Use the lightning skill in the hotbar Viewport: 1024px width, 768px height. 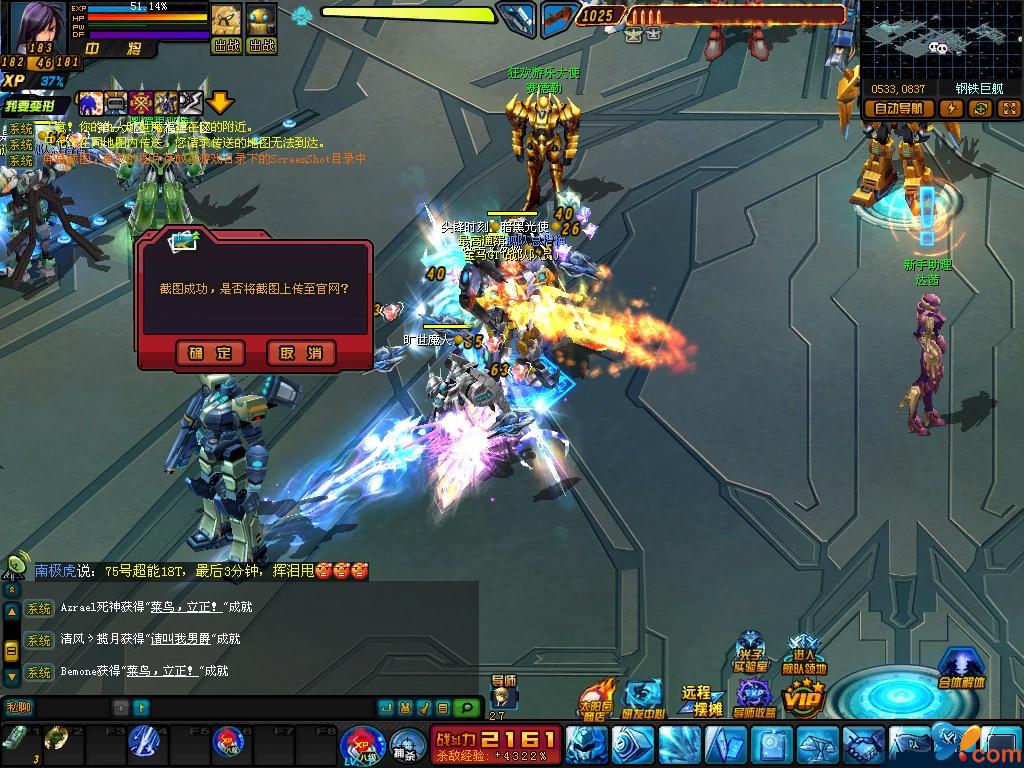[147, 741]
